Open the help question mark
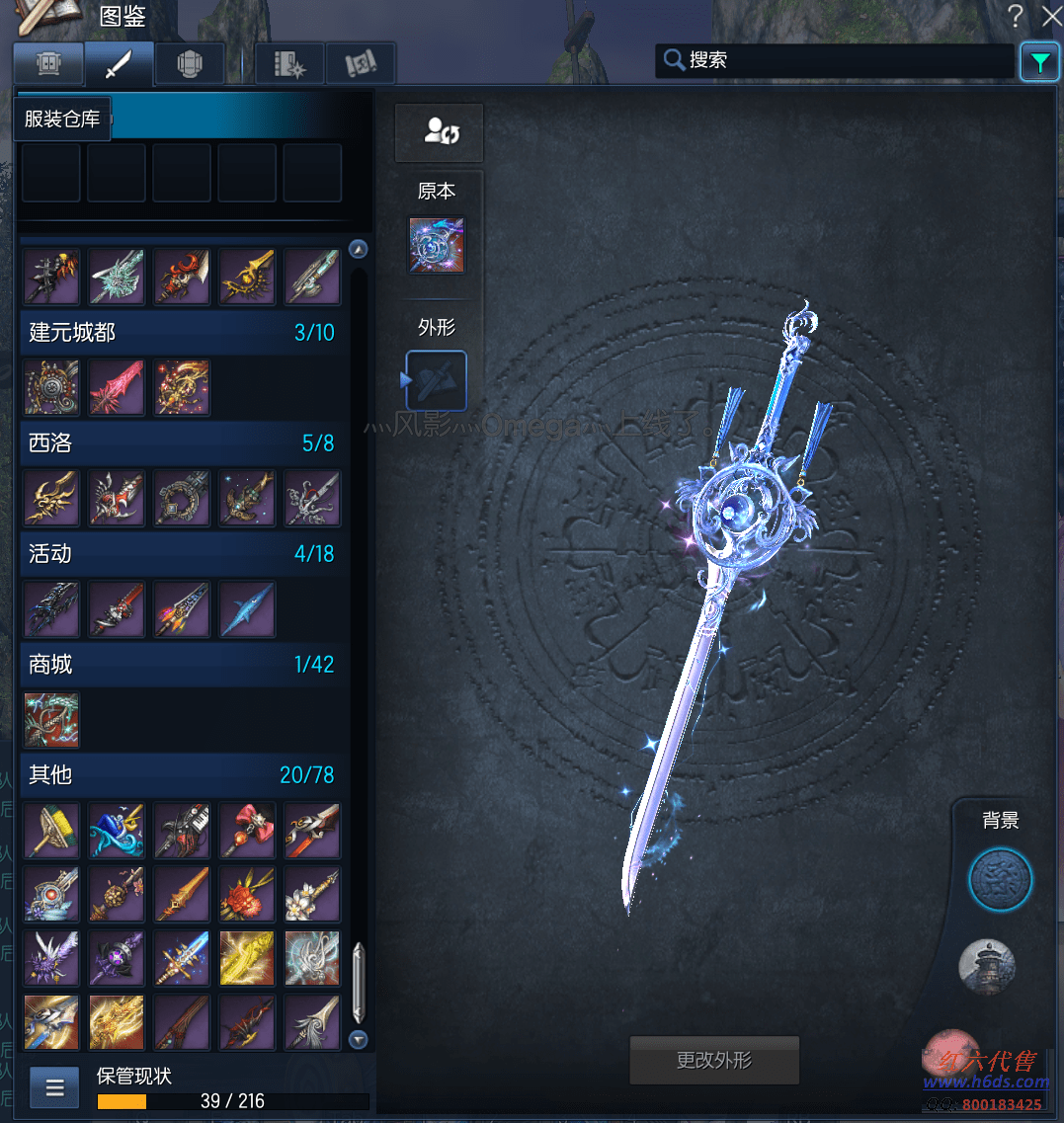 pyautogui.click(x=1015, y=16)
